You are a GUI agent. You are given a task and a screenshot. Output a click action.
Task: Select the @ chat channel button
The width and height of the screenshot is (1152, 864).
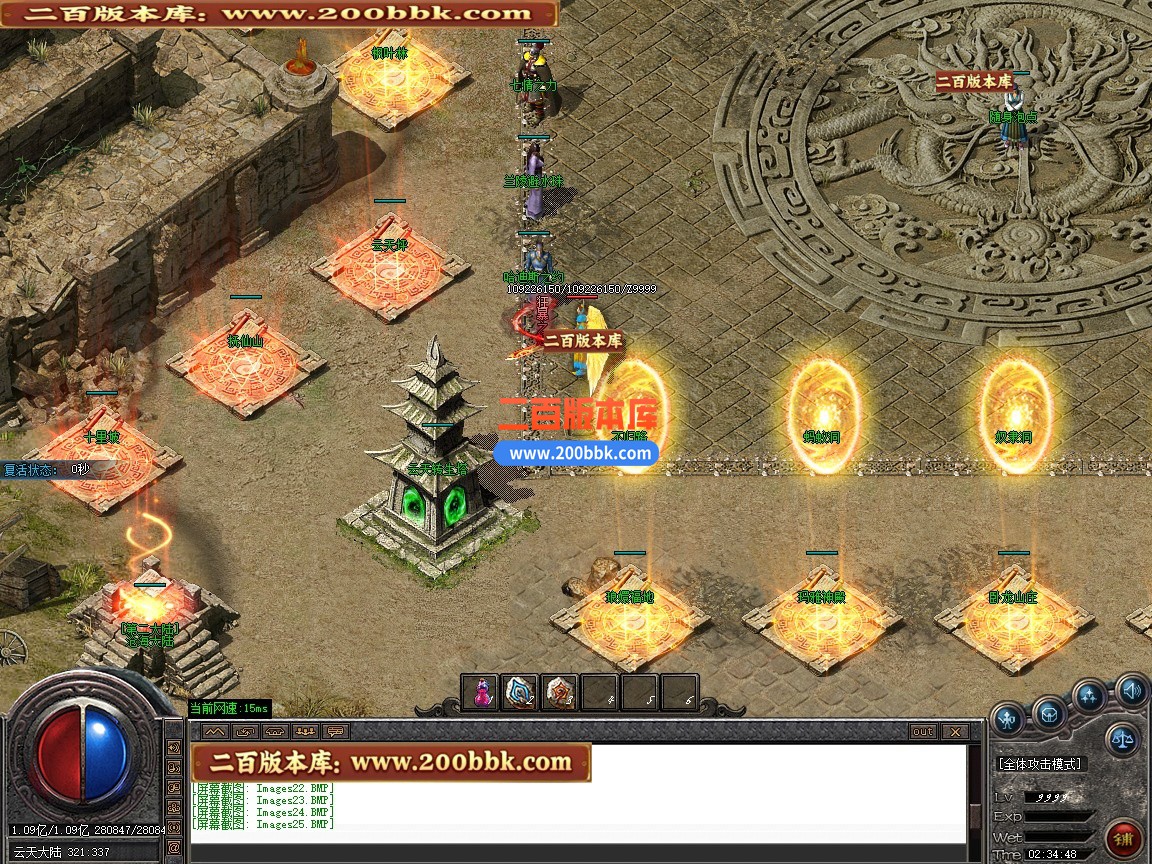tap(174, 846)
